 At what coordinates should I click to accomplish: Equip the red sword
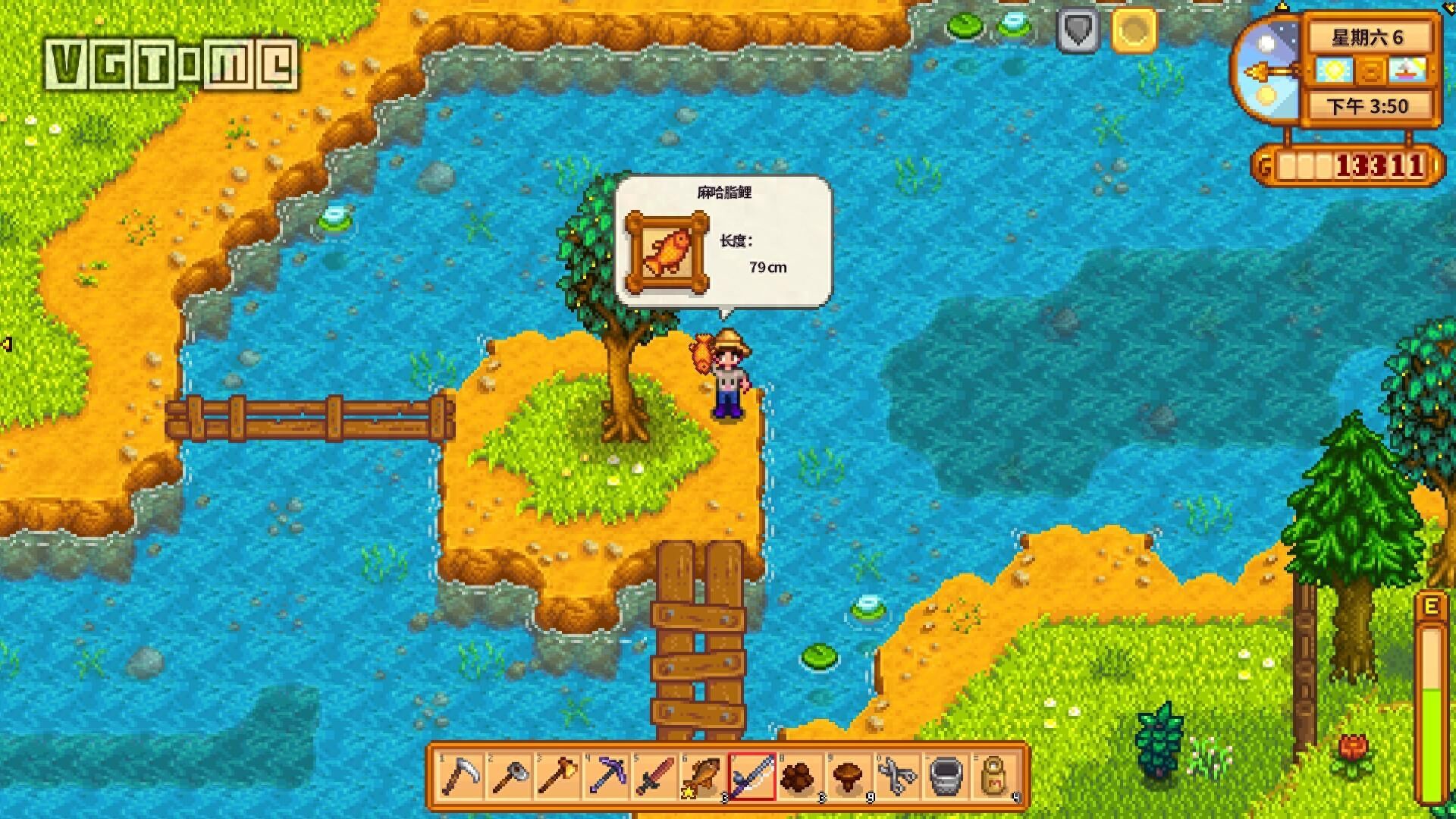click(655, 777)
